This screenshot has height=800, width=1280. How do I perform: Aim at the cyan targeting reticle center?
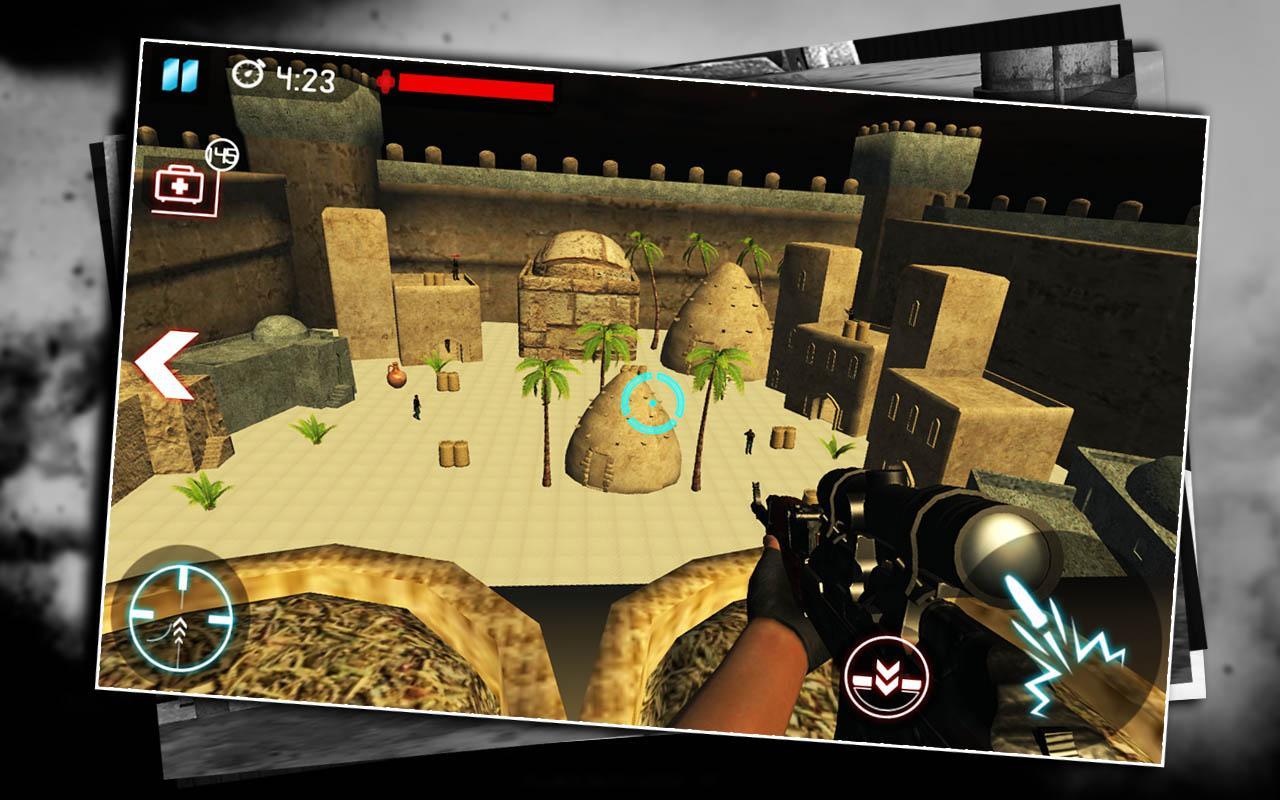pos(652,403)
